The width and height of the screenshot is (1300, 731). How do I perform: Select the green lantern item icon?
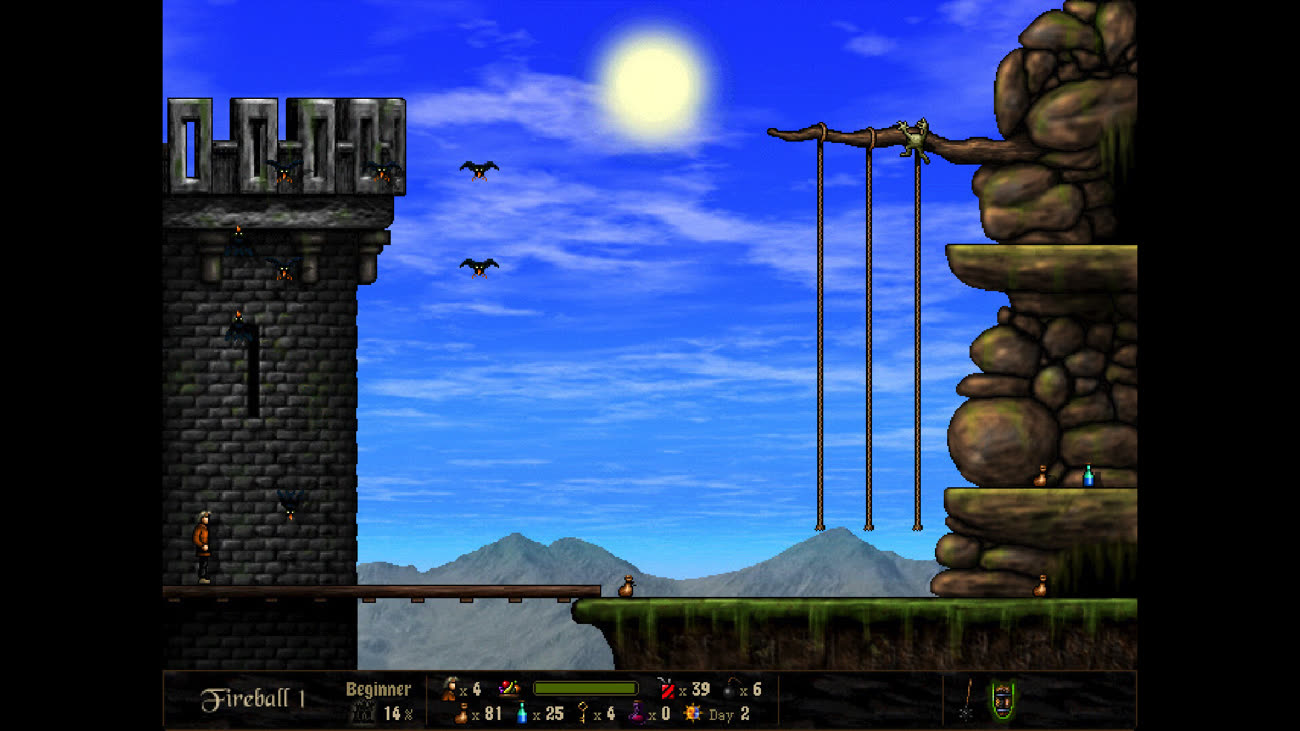click(1003, 698)
